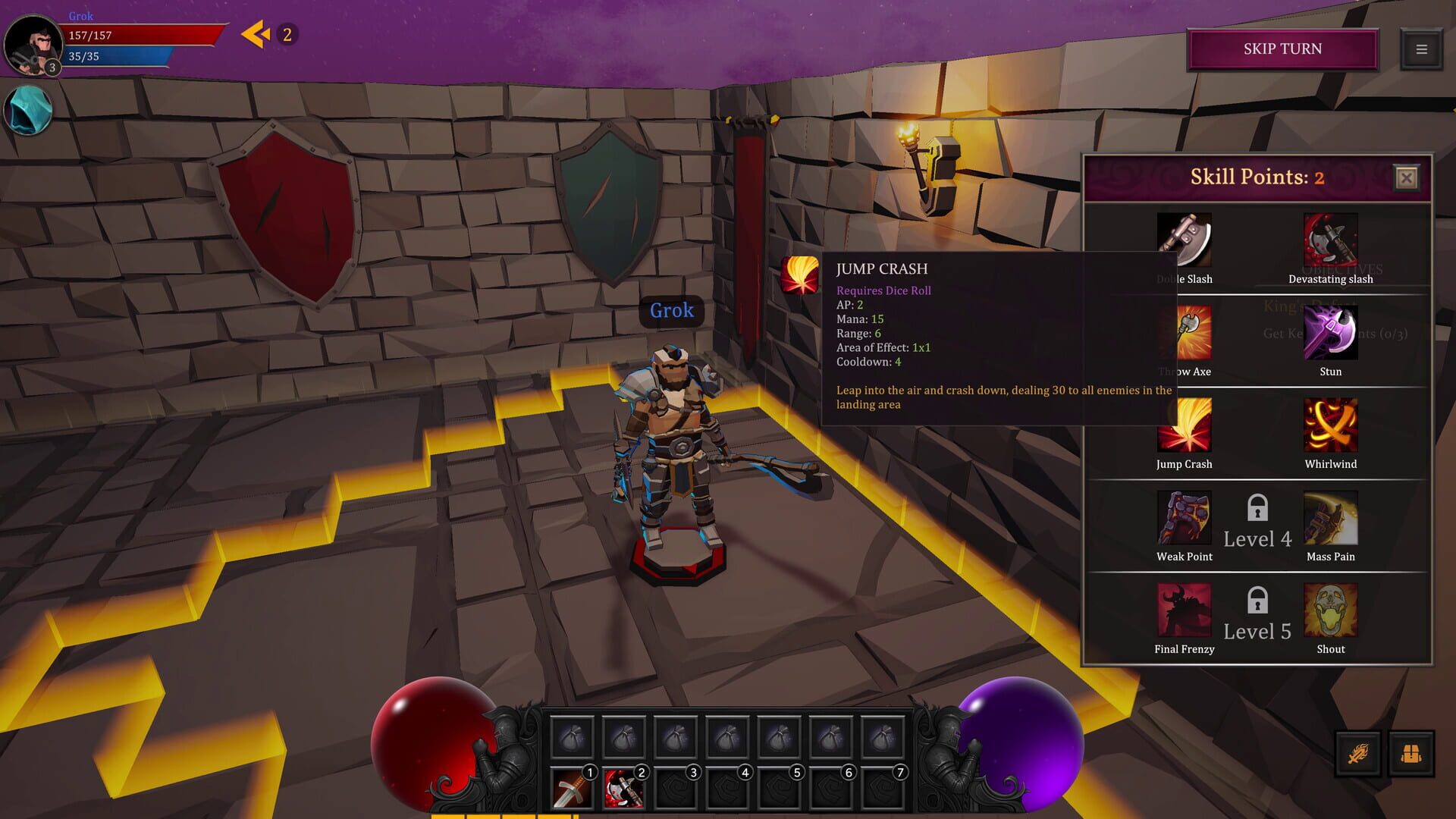Click Grok's red health bar
This screenshot has width=1456, height=819.
(144, 33)
